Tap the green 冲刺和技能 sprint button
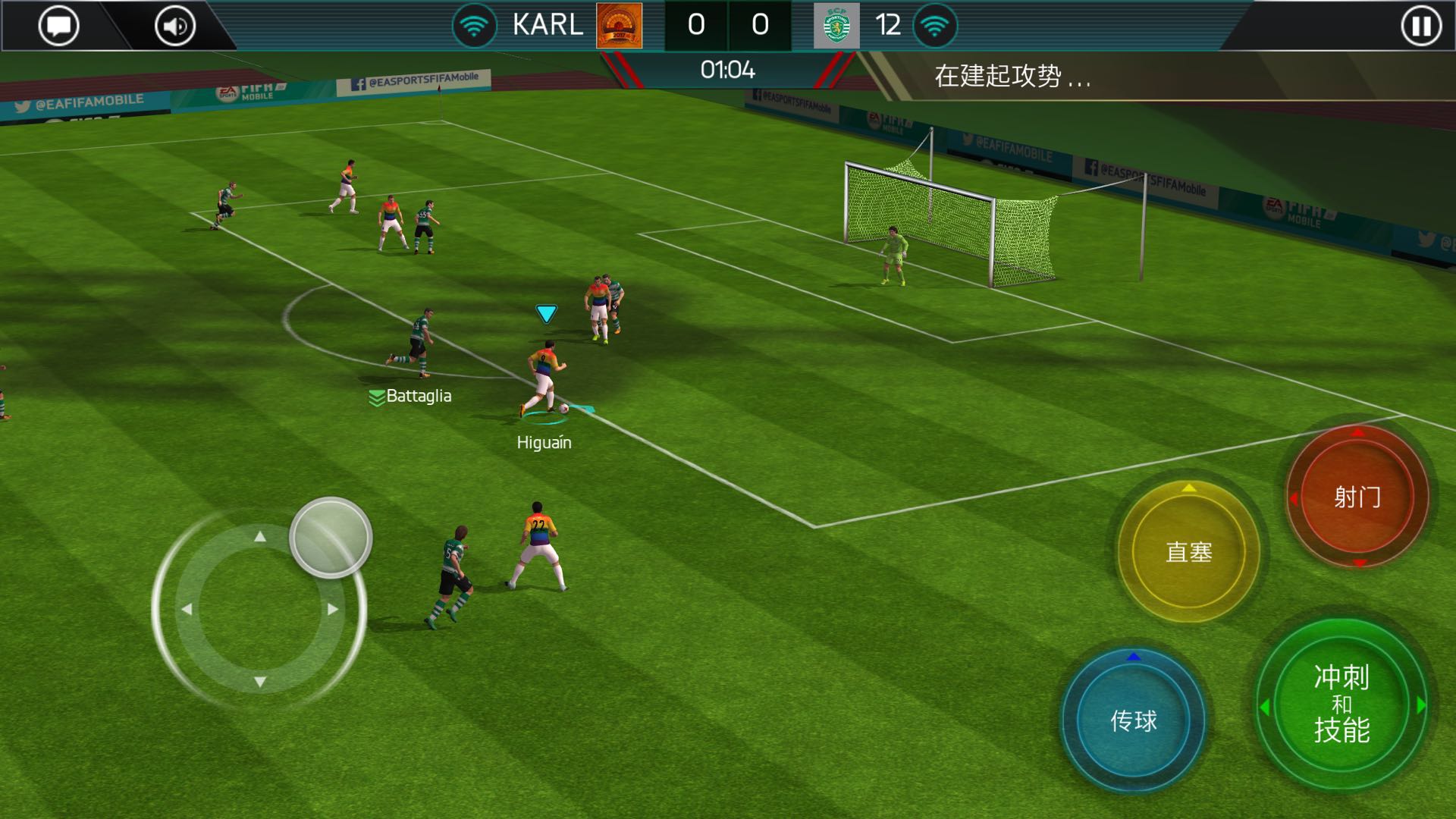Viewport: 1456px width, 819px height. [1341, 705]
